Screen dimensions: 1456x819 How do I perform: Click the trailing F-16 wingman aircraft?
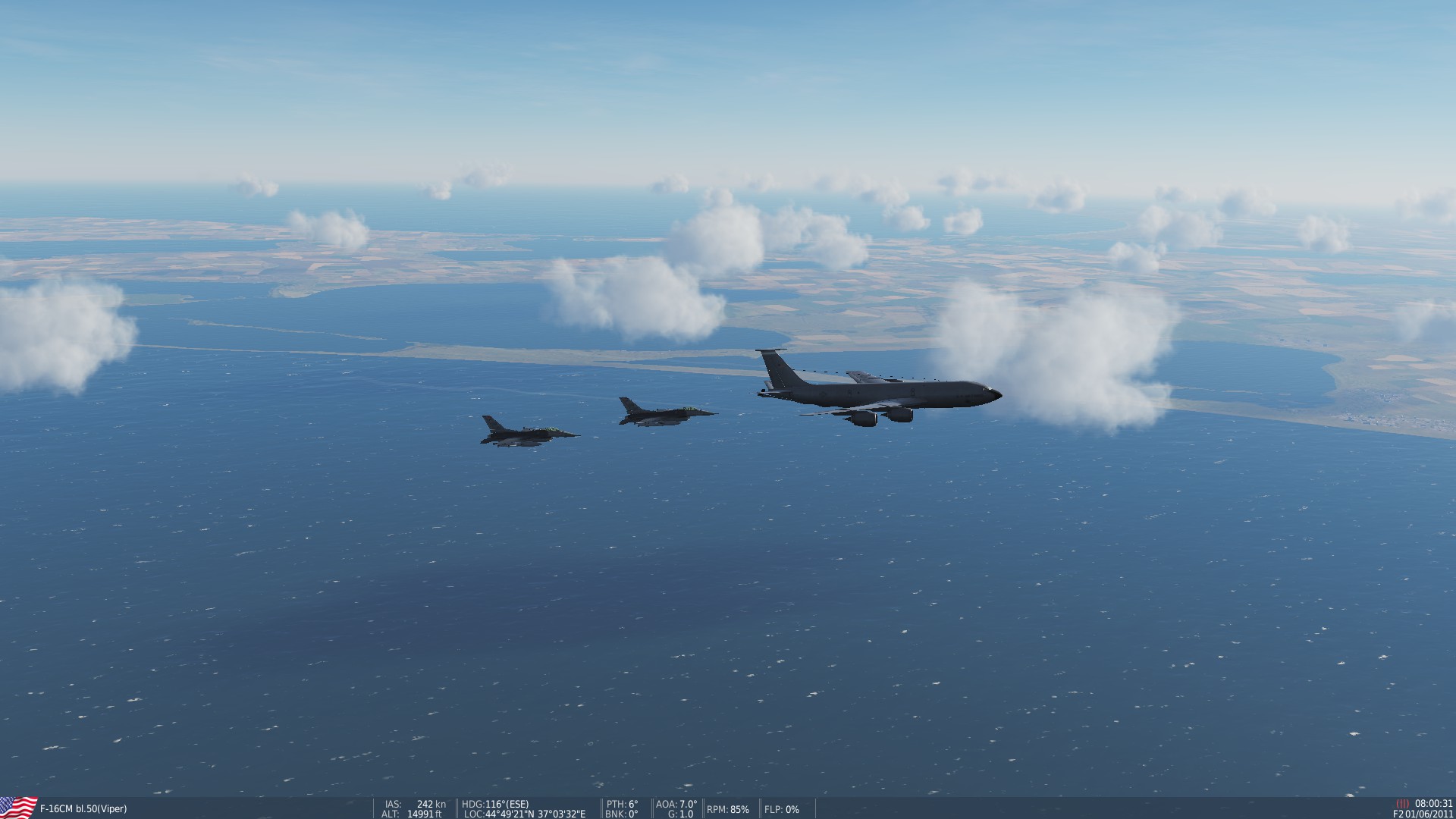click(x=527, y=434)
